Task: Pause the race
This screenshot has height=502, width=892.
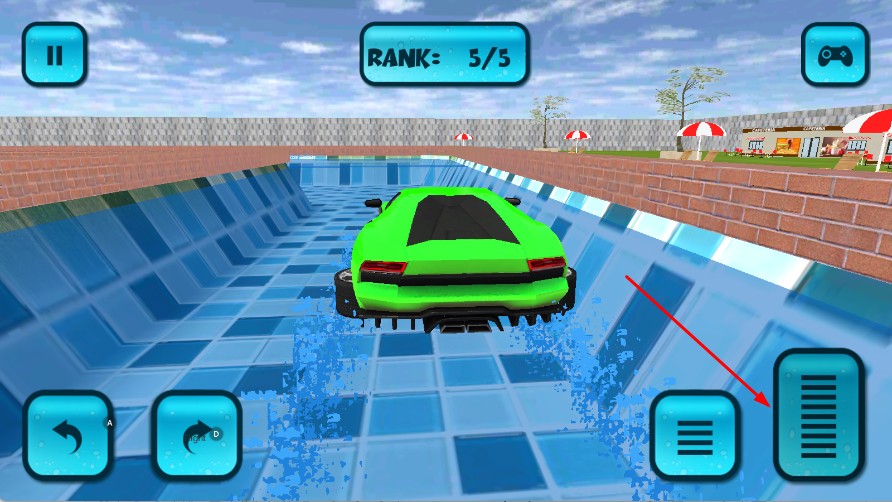Action: coord(55,54)
